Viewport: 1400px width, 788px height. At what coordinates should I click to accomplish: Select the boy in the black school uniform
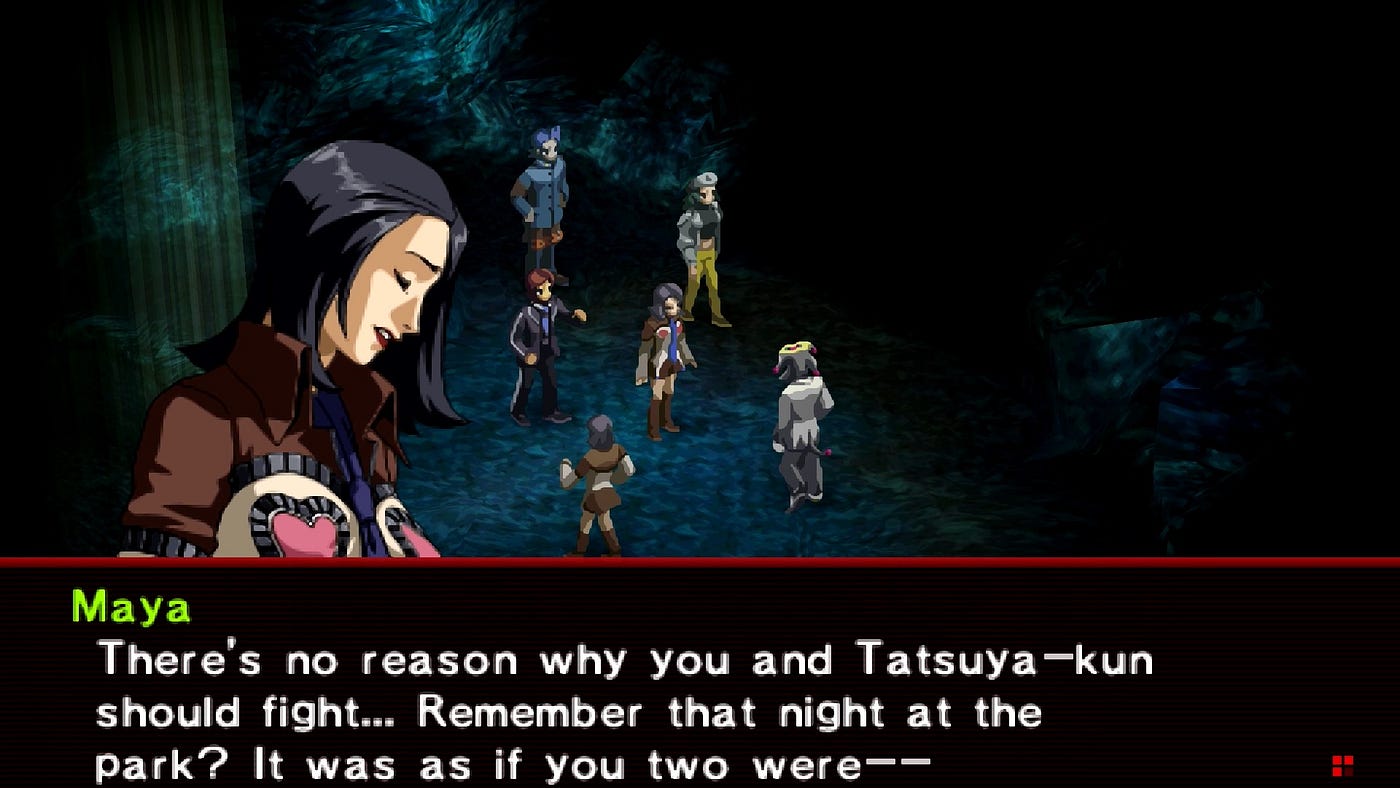536,340
